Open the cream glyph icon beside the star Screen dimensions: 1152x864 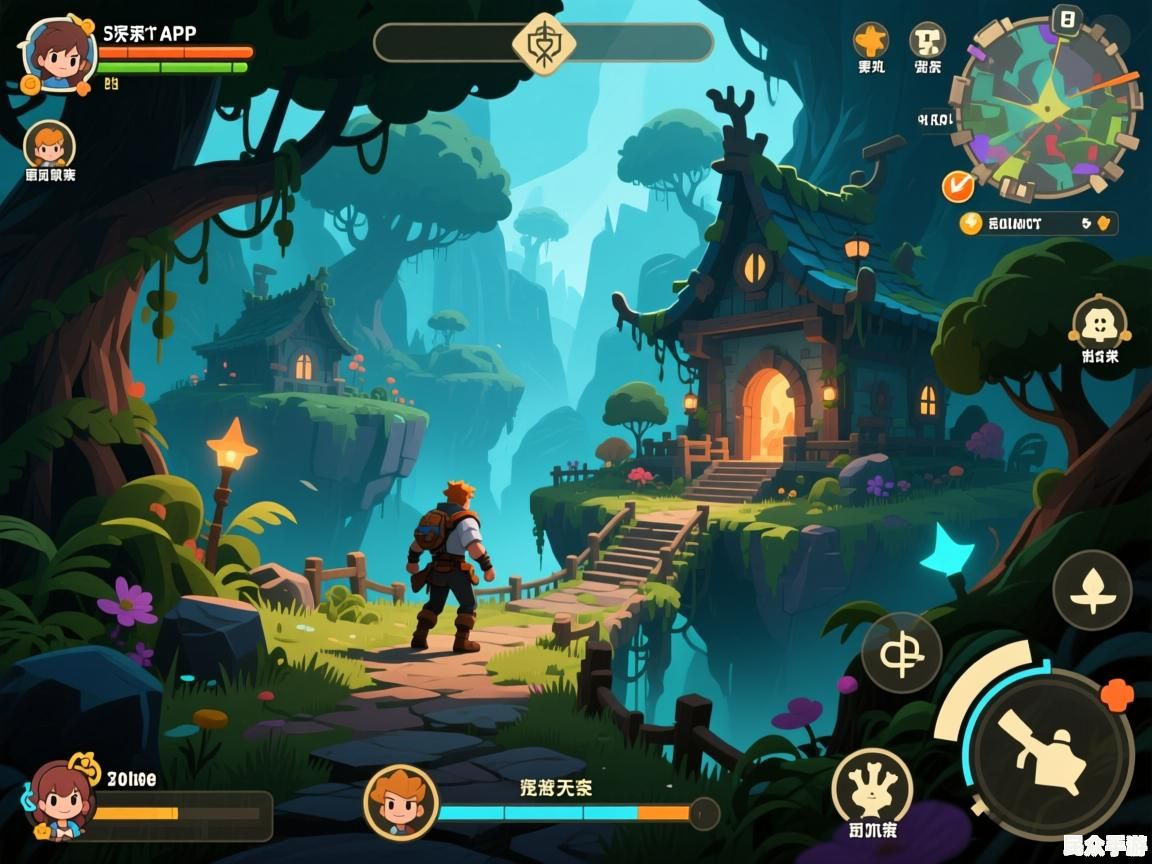point(927,41)
